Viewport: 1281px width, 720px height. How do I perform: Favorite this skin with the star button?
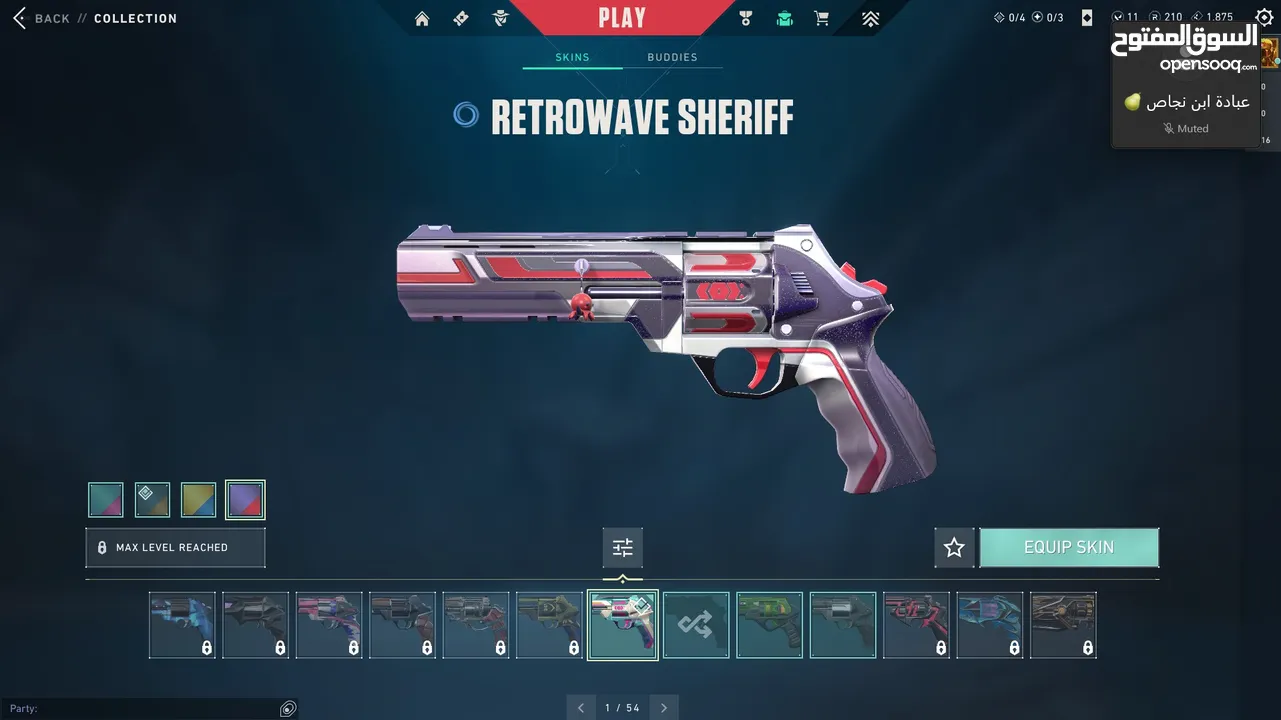954,548
